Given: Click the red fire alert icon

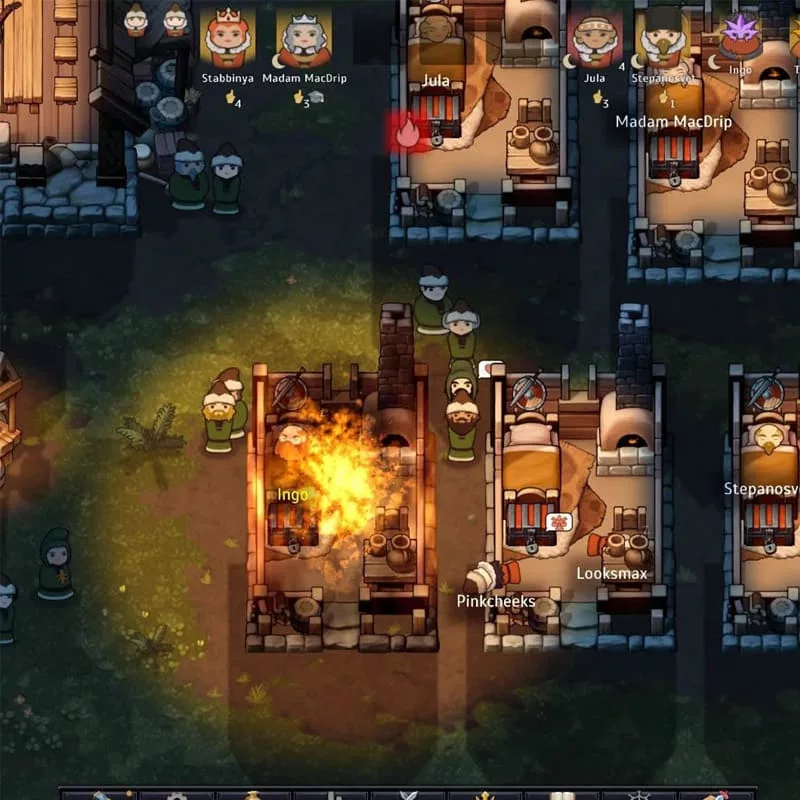Looking at the screenshot, I should 407,131.
